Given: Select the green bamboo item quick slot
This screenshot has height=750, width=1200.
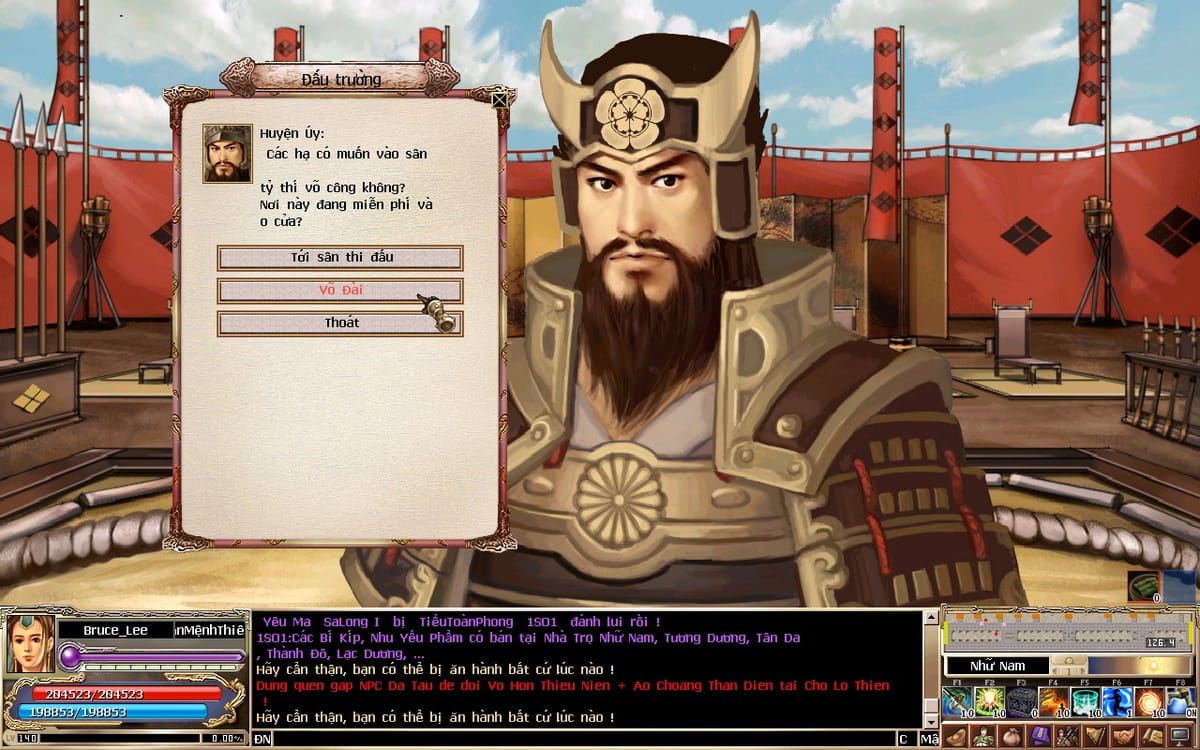Looking at the screenshot, I should (x=1143, y=587).
